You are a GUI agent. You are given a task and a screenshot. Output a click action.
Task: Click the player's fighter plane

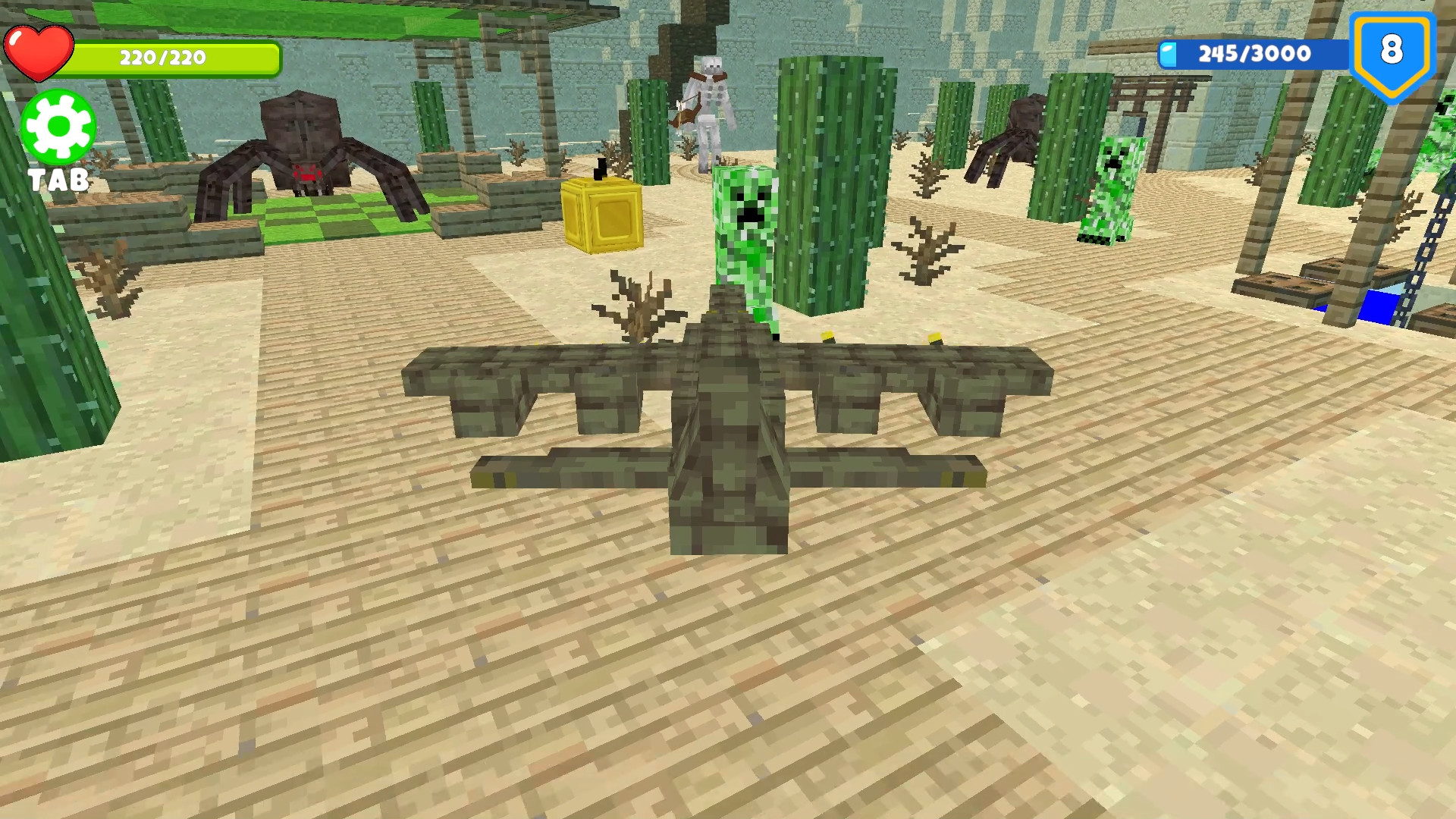(x=728, y=425)
